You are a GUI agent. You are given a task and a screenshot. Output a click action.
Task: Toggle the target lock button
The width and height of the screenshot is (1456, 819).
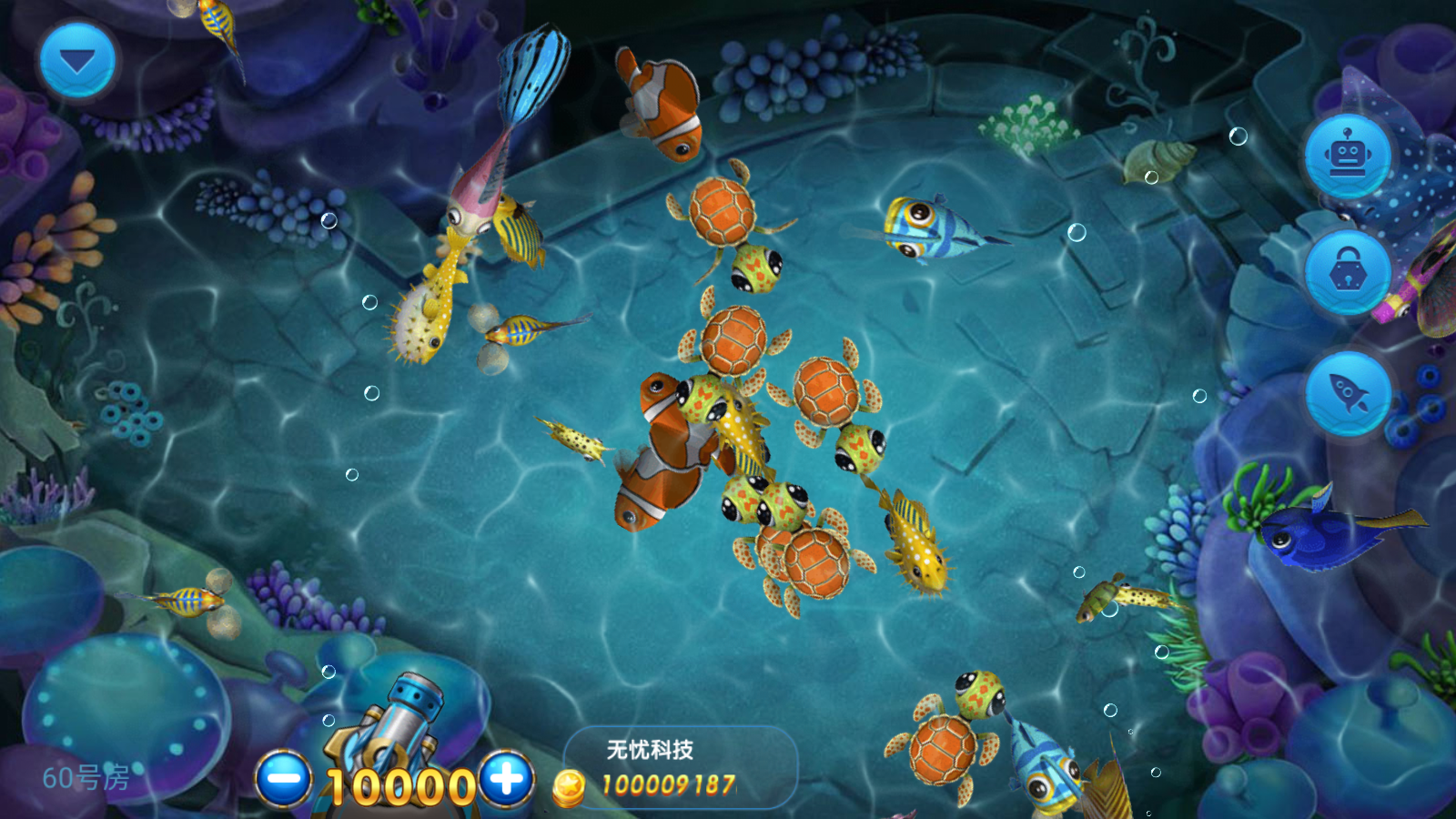(x=1348, y=272)
